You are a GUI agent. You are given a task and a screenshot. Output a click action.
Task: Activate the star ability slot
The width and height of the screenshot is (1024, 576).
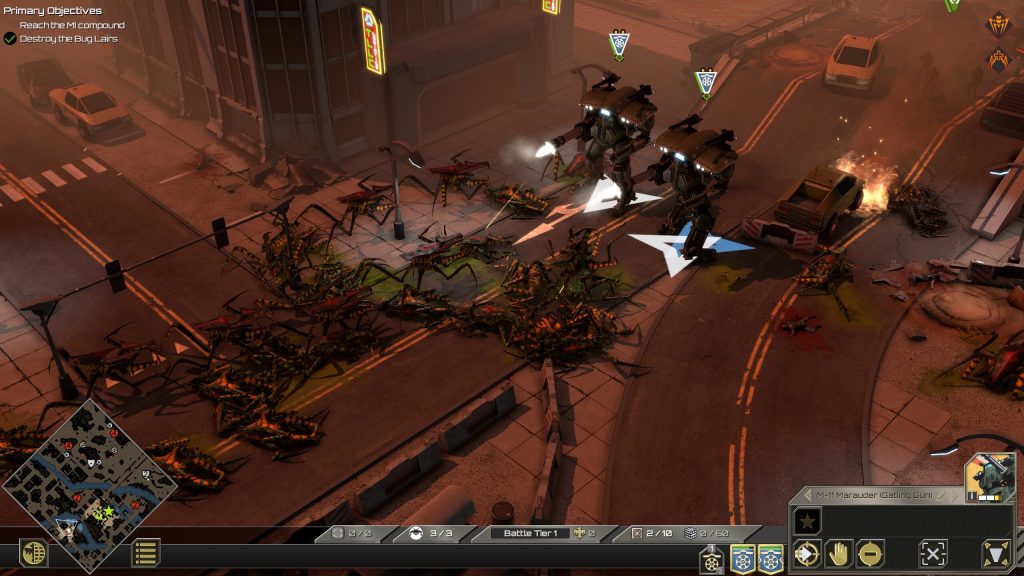pos(807,521)
